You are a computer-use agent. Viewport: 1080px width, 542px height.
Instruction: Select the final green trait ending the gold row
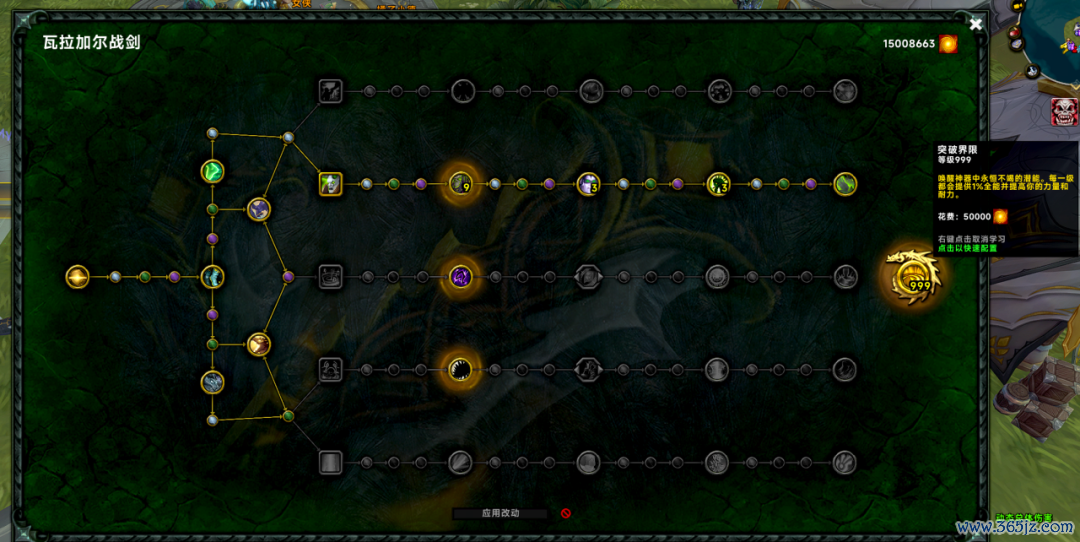point(846,184)
